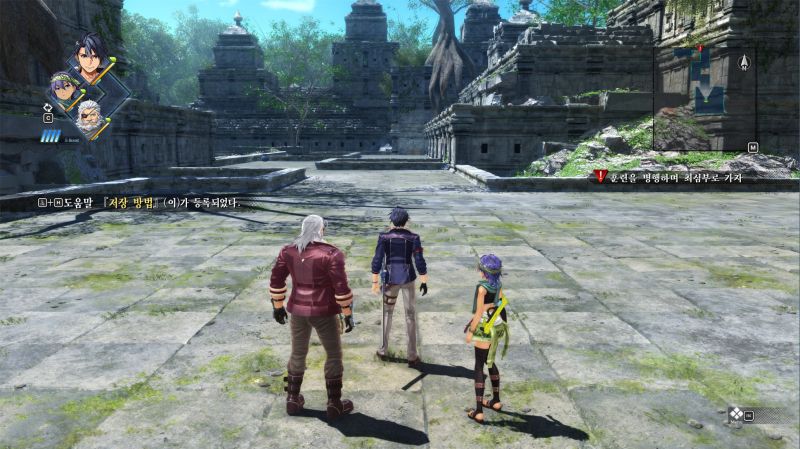
Task: Open the four-diamond menu icon
Action: coord(736,412)
